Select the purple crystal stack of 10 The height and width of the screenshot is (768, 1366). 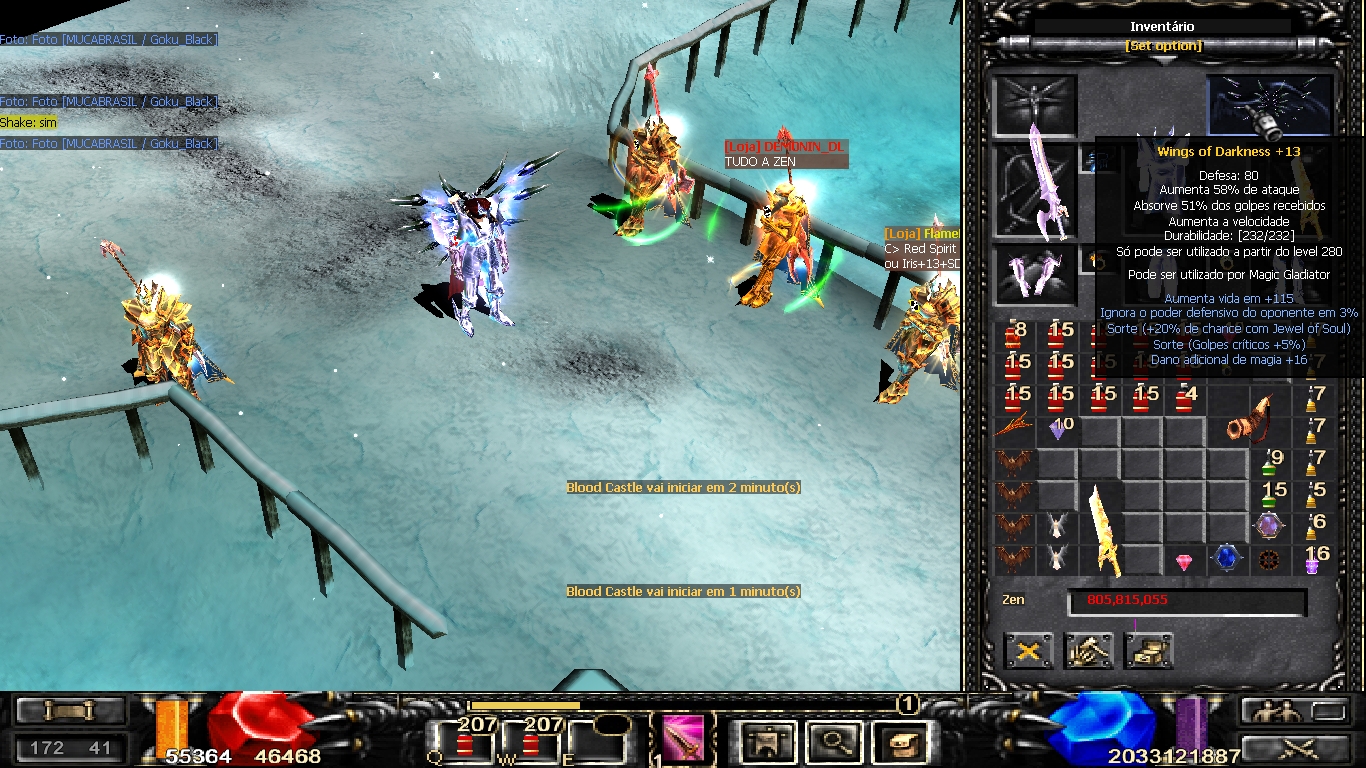tap(1058, 429)
